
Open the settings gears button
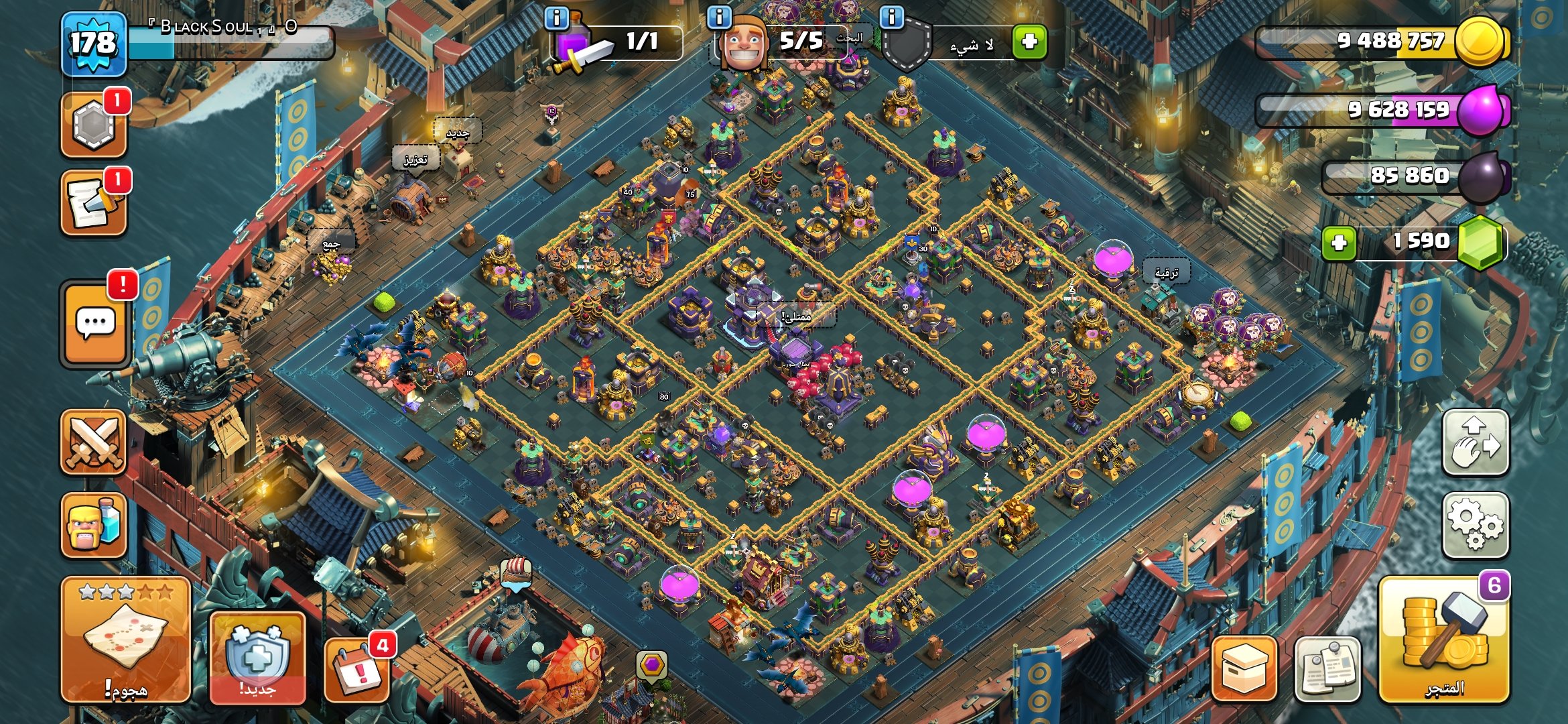(1476, 525)
